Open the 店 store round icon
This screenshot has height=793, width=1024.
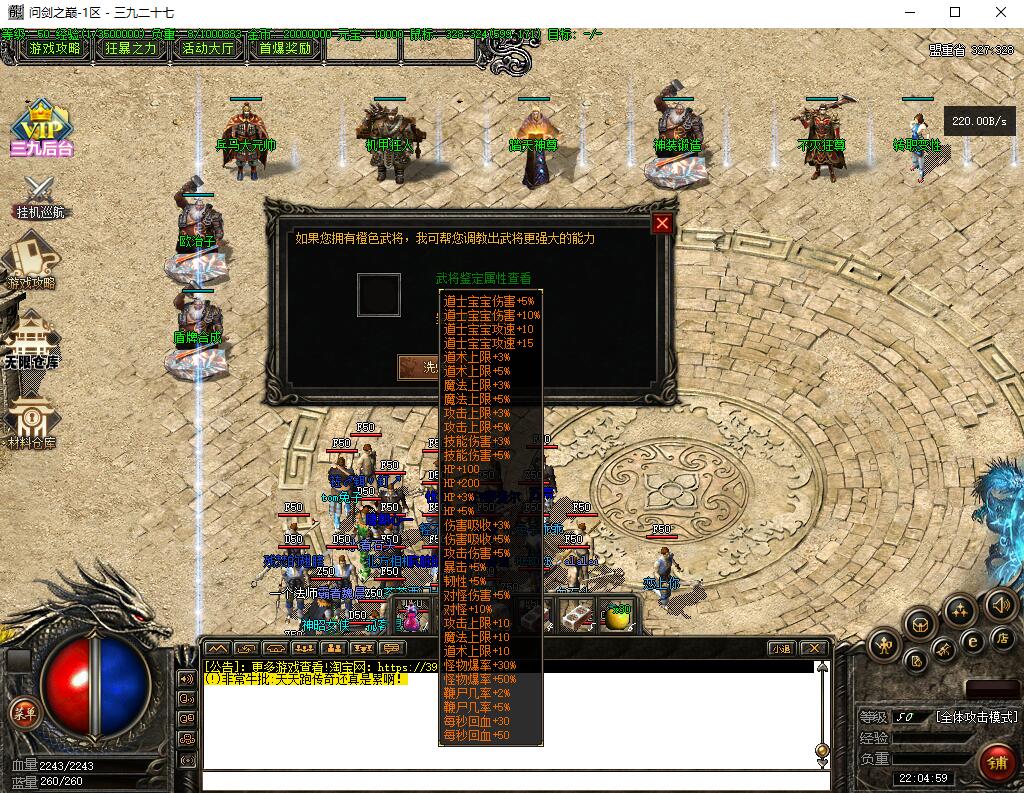1001,637
